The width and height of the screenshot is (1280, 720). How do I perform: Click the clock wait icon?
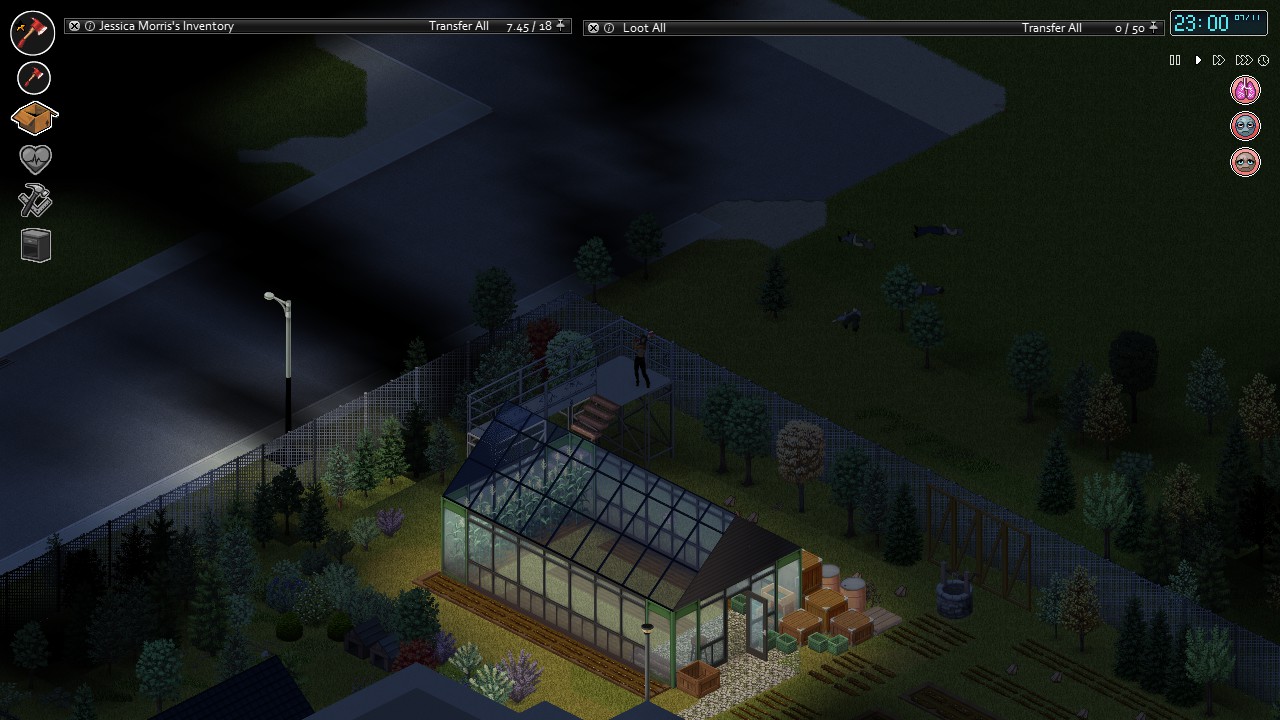(x=1264, y=61)
